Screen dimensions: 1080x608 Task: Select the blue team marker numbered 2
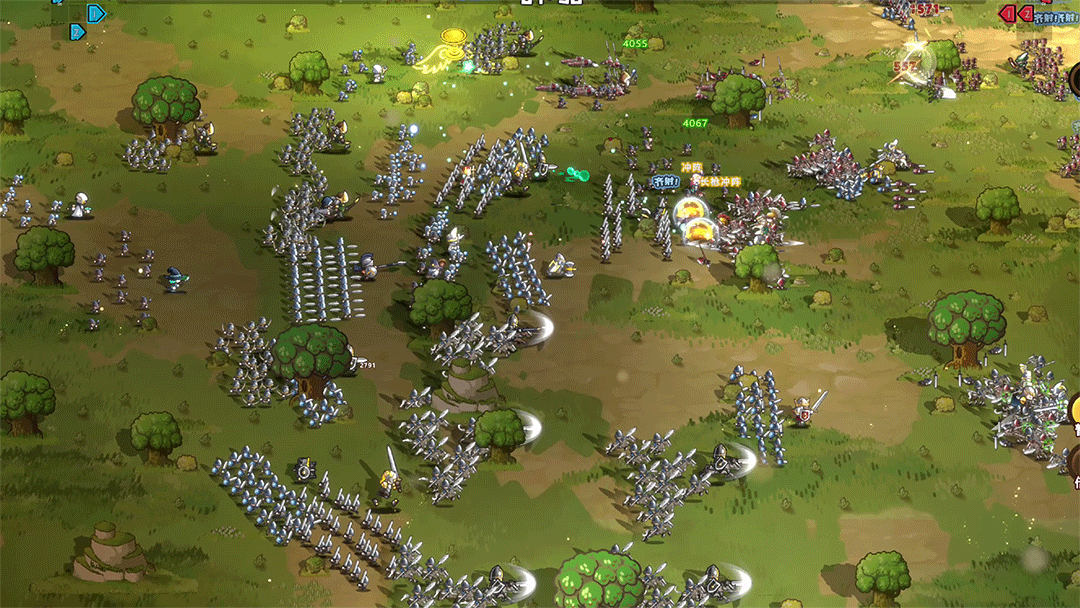point(76,32)
